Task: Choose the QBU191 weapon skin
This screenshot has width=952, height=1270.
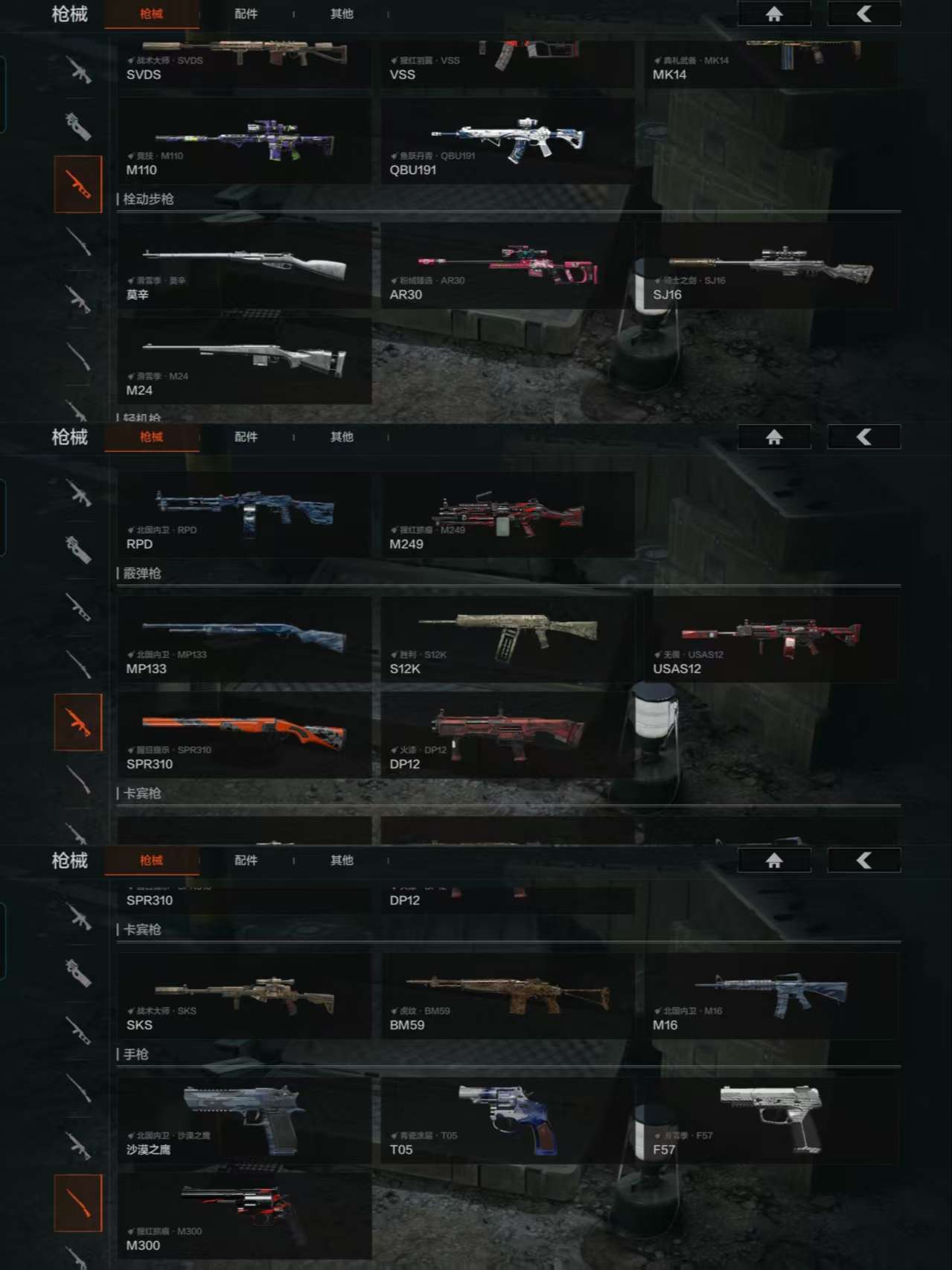Action: (508, 142)
